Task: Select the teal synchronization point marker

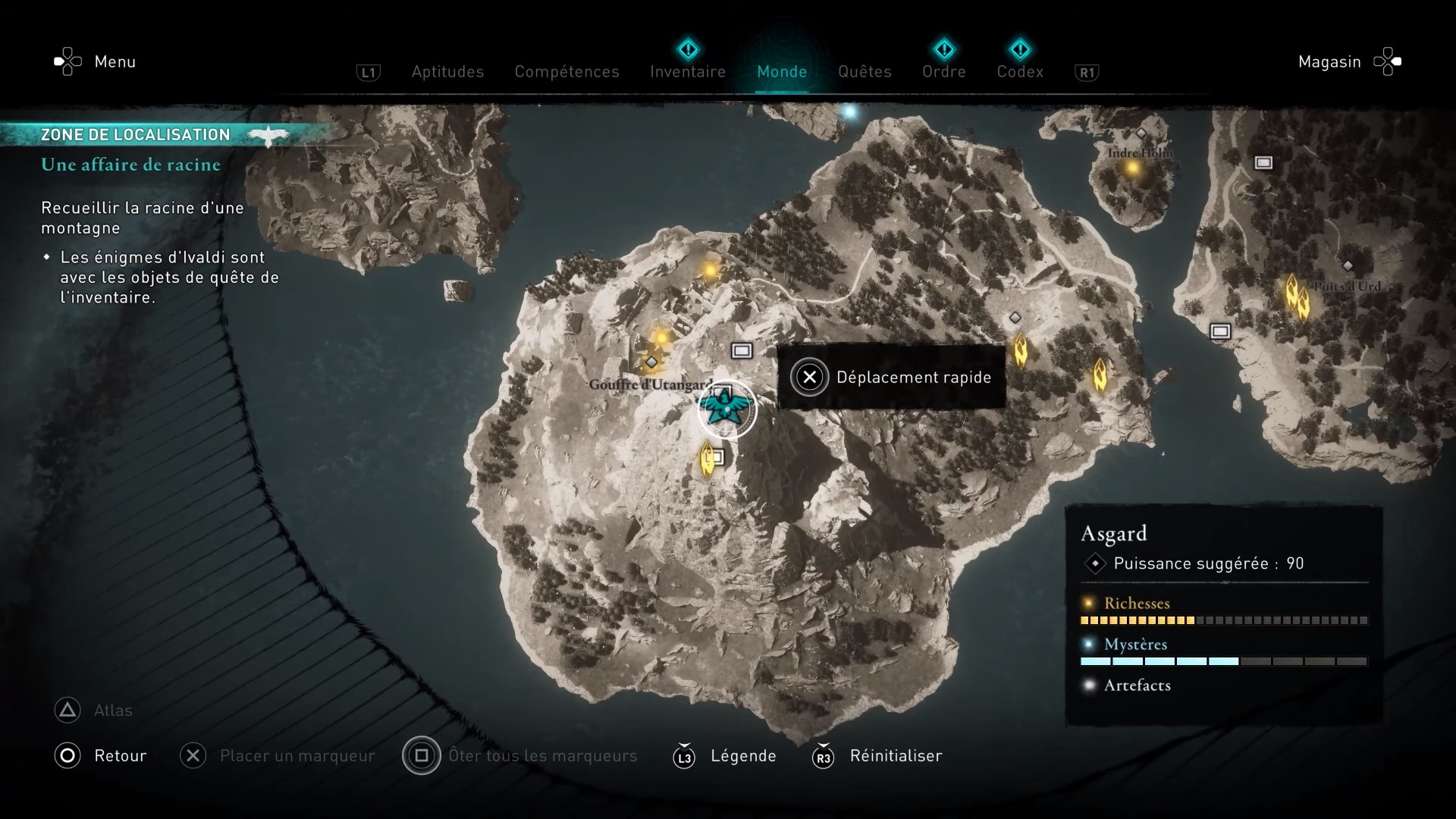Action: pos(727,409)
